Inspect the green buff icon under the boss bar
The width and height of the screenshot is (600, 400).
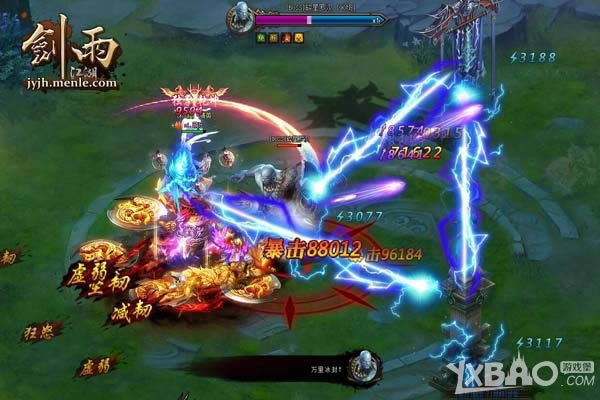[x=260, y=37]
